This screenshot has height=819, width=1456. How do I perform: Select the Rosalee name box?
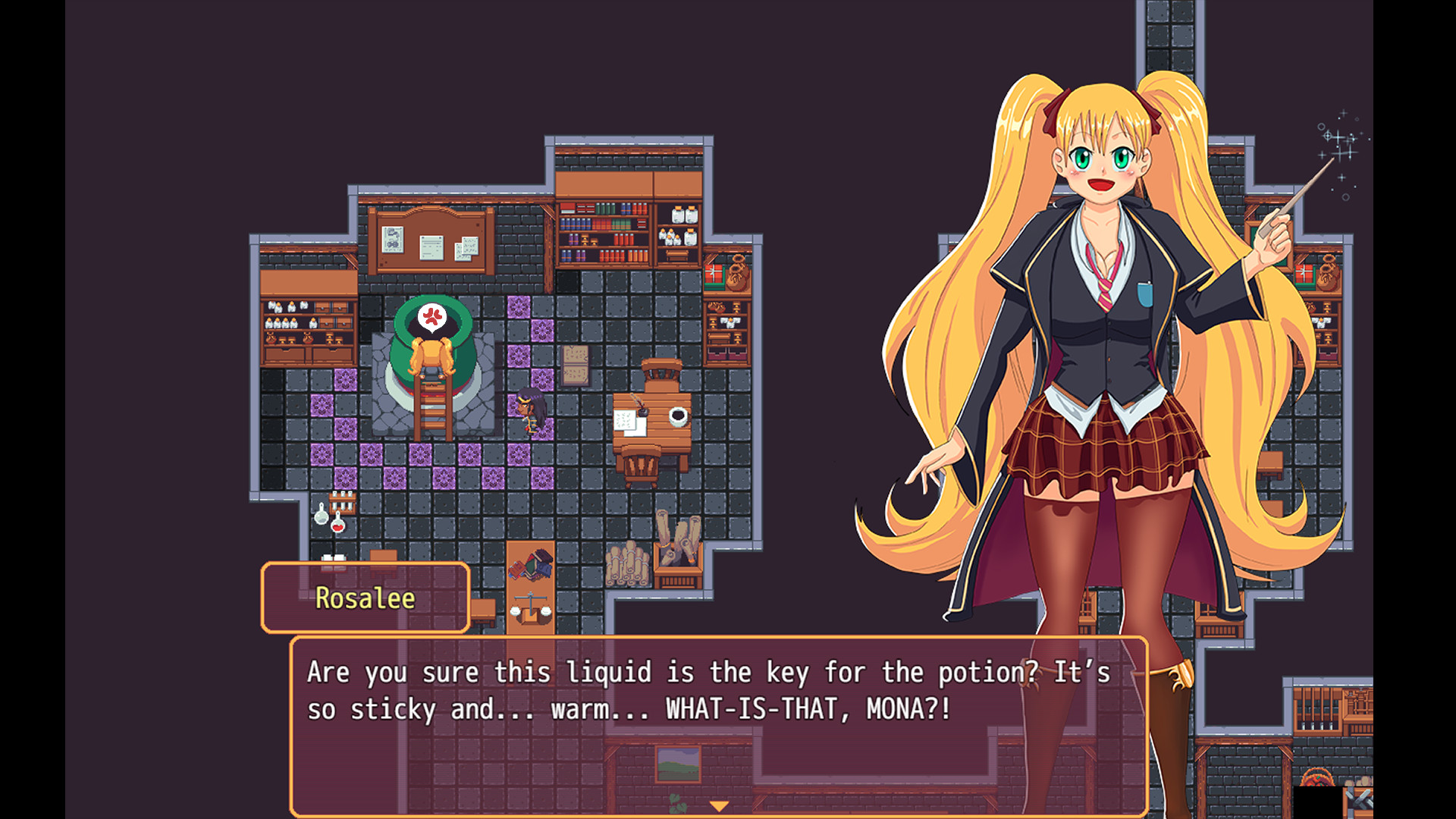[366, 598]
